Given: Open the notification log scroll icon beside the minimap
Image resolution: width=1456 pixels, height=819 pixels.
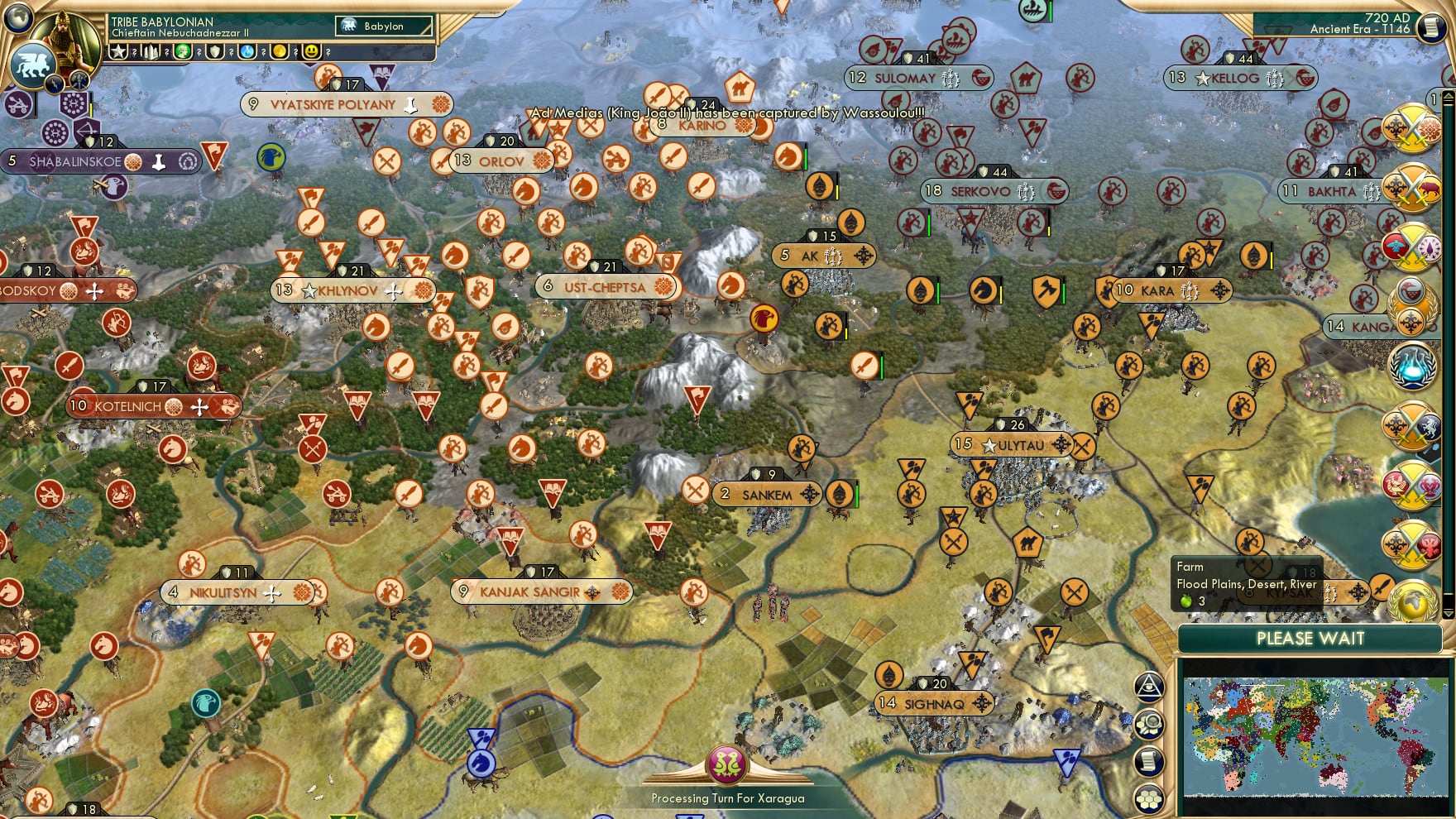Looking at the screenshot, I should [x=1149, y=760].
